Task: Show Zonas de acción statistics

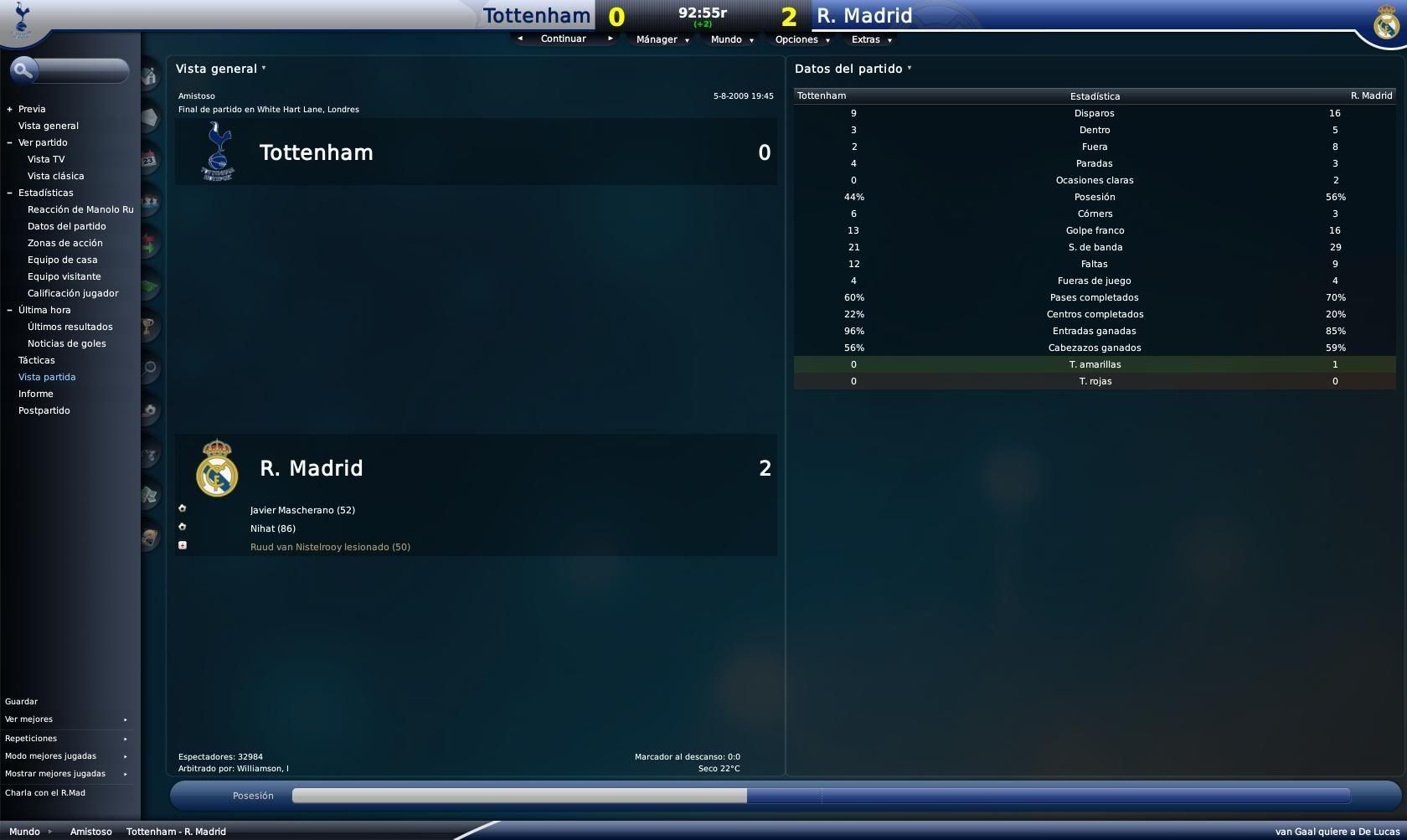Action: 65,243
